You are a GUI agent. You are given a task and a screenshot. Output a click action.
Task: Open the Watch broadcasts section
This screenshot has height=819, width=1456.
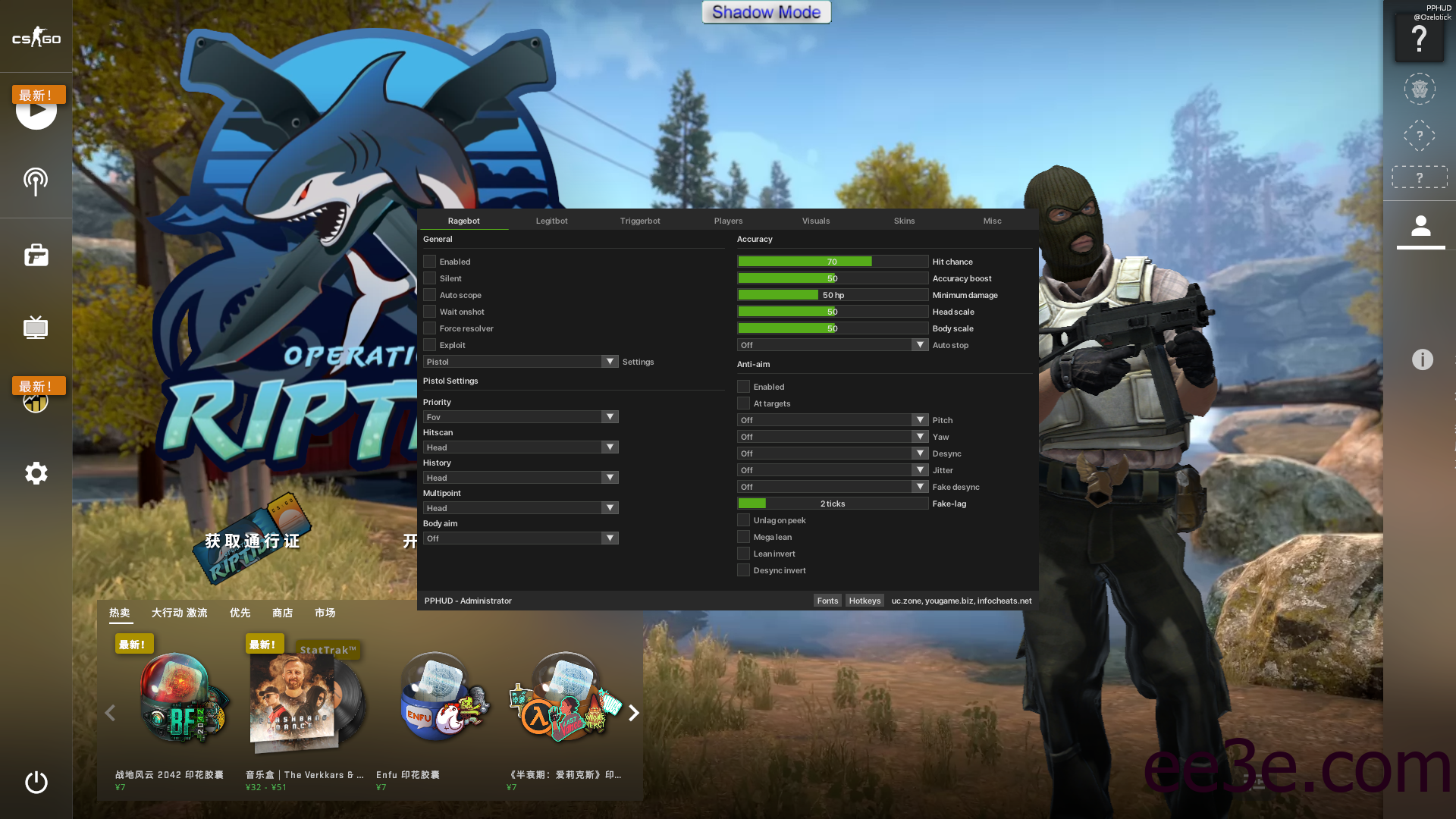point(36,182)
